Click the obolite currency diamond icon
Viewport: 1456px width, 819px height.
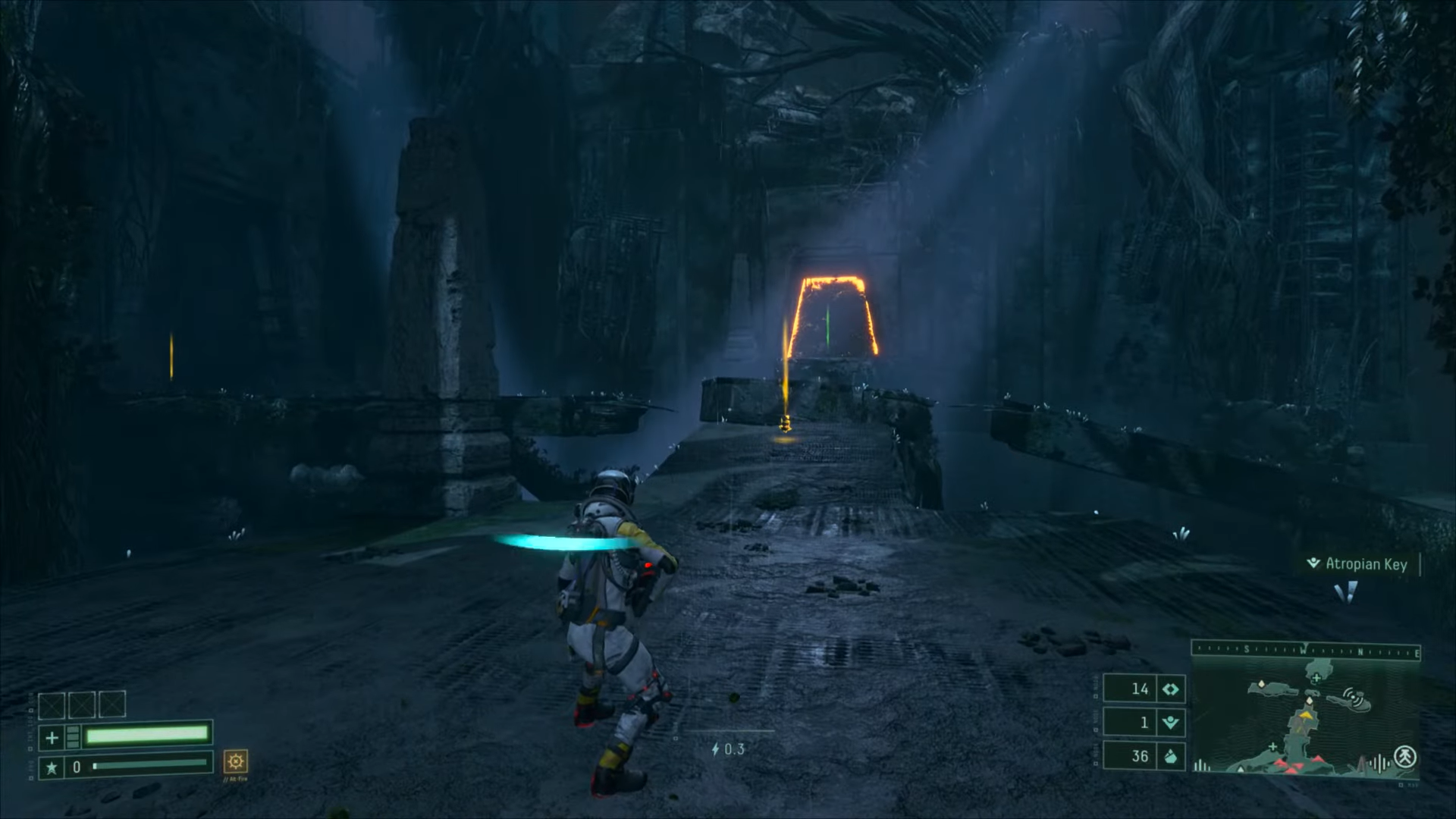[x=1171, y=689]
